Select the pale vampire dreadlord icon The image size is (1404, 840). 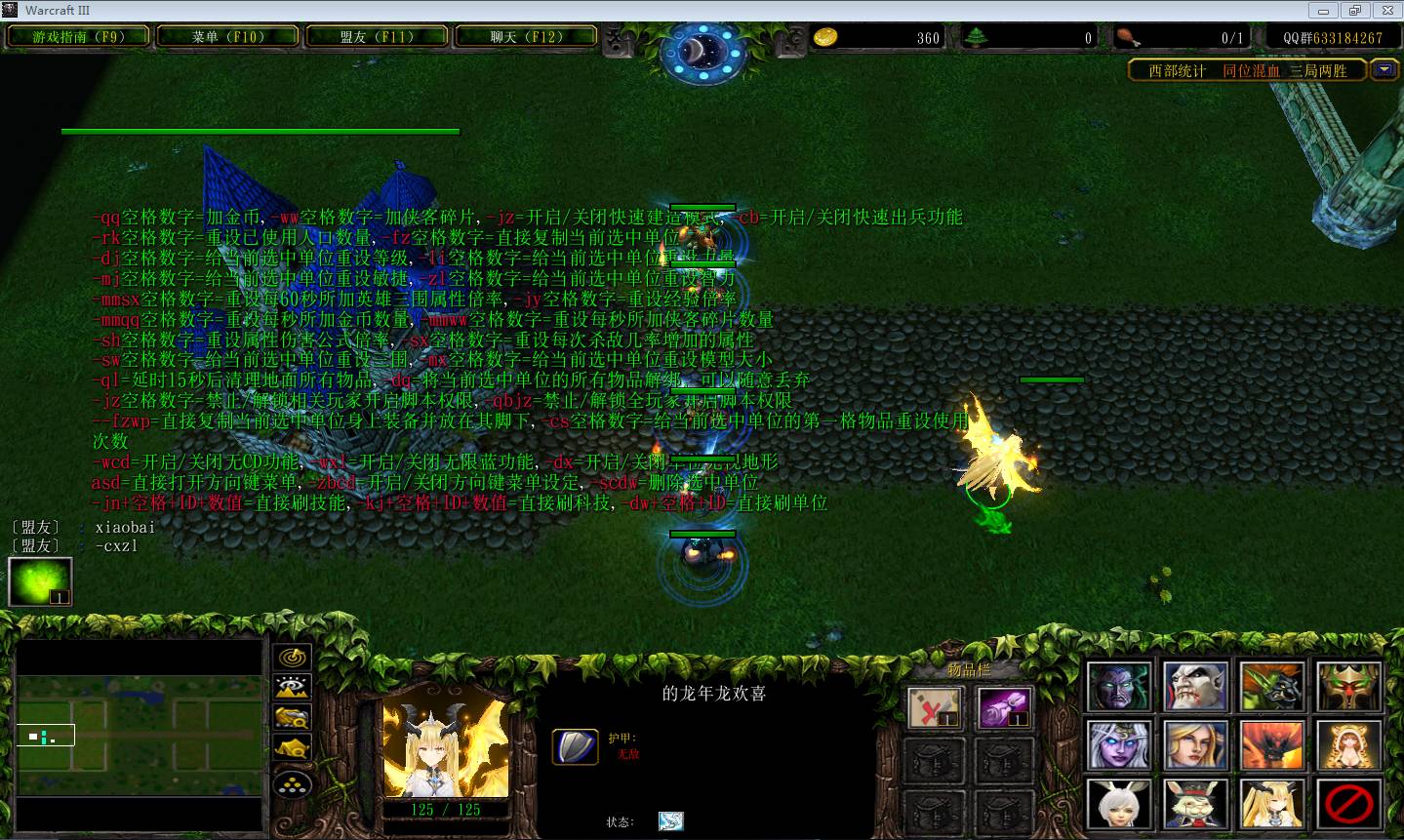[1194, 687]
